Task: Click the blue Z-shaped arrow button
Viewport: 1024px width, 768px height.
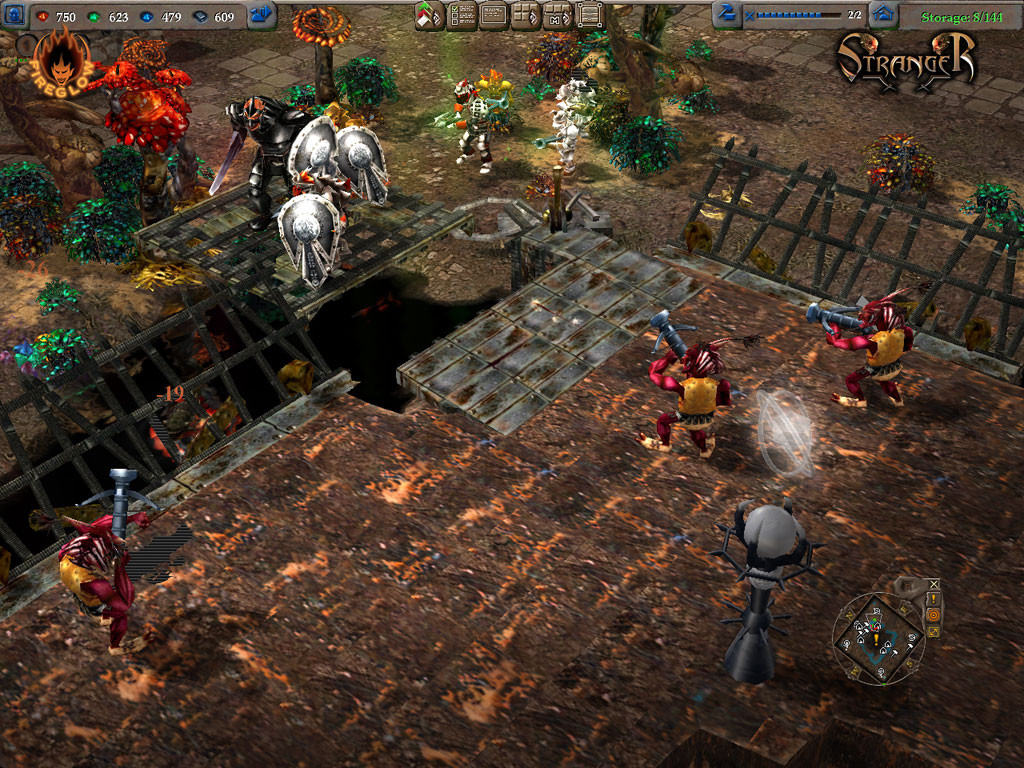Action: coord(727,14)
